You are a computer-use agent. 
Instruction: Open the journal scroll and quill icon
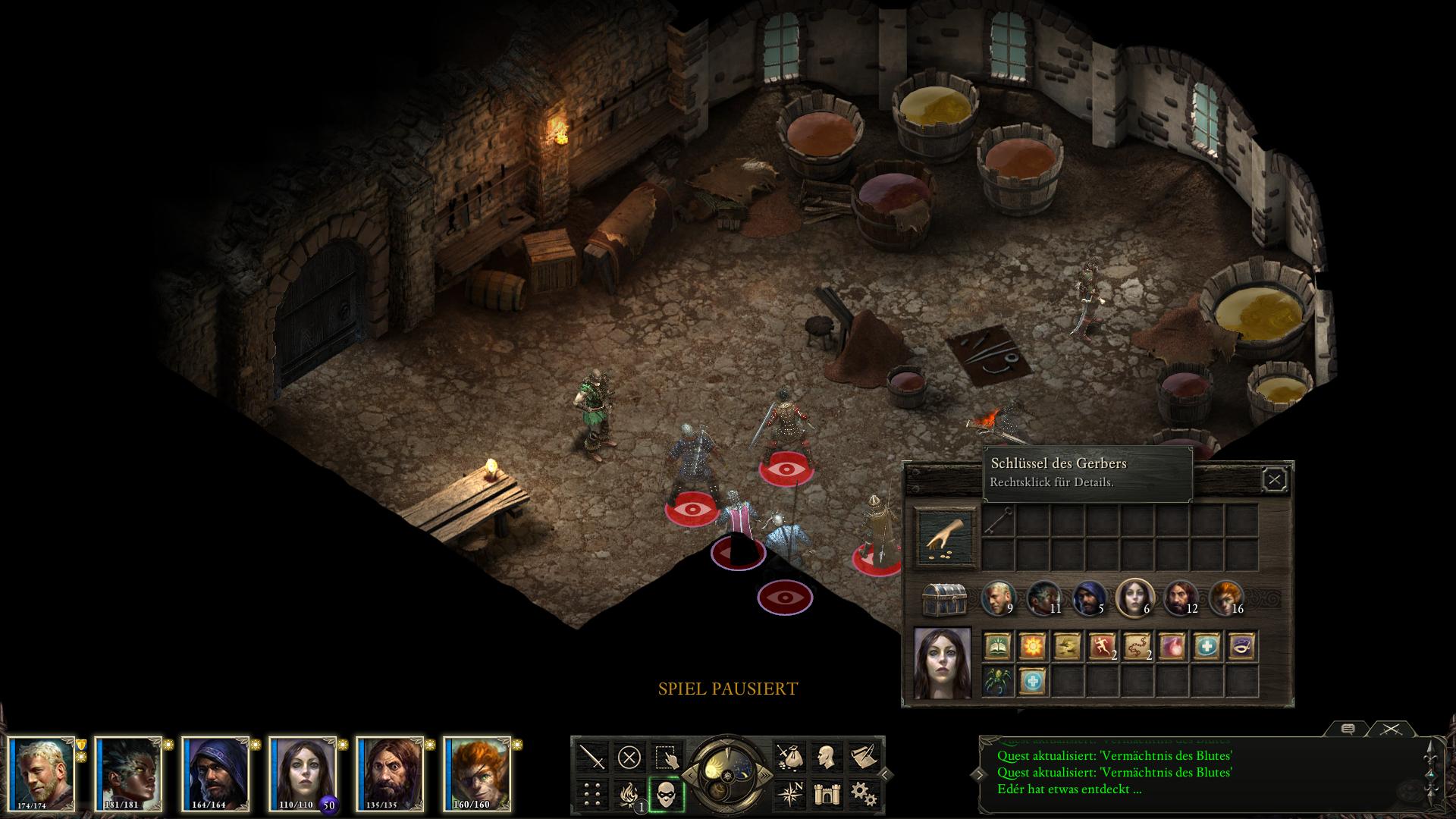(x=864, y=757)
